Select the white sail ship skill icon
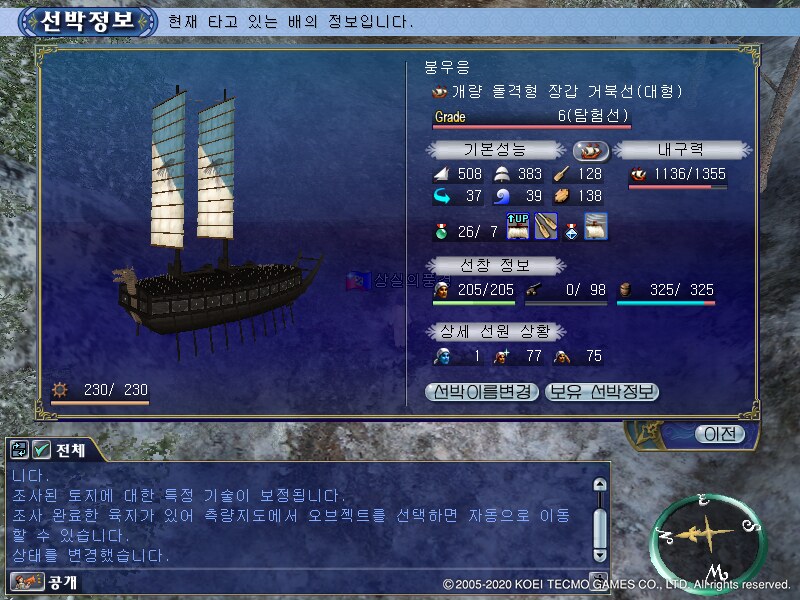 (596, 227)
